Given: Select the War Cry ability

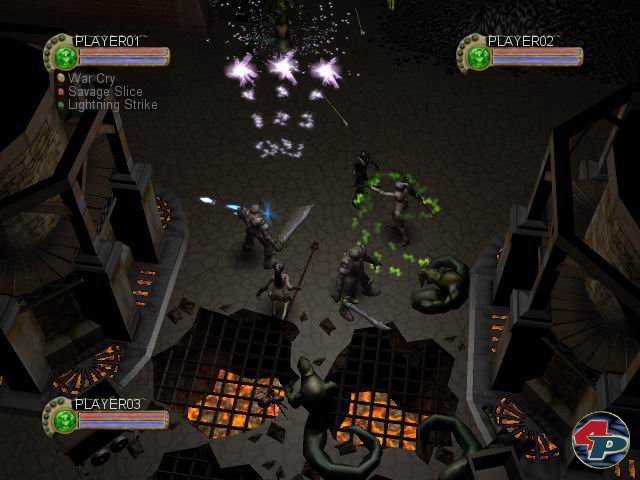Looking at the screenshot, I should coord(87,78).
